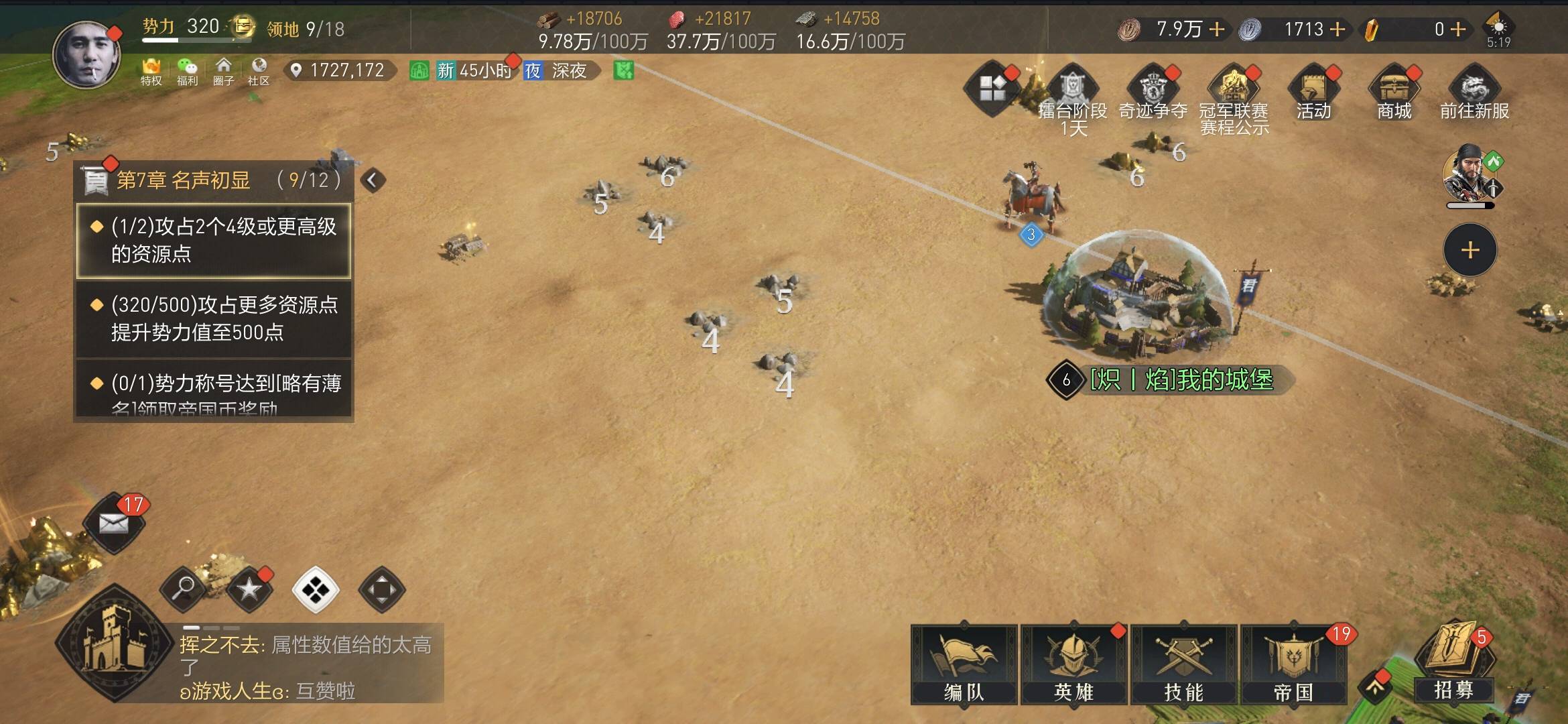The image size is (1568, 724).
Task: Open the 活动 events panel
Action: (x=1313, y=93)
